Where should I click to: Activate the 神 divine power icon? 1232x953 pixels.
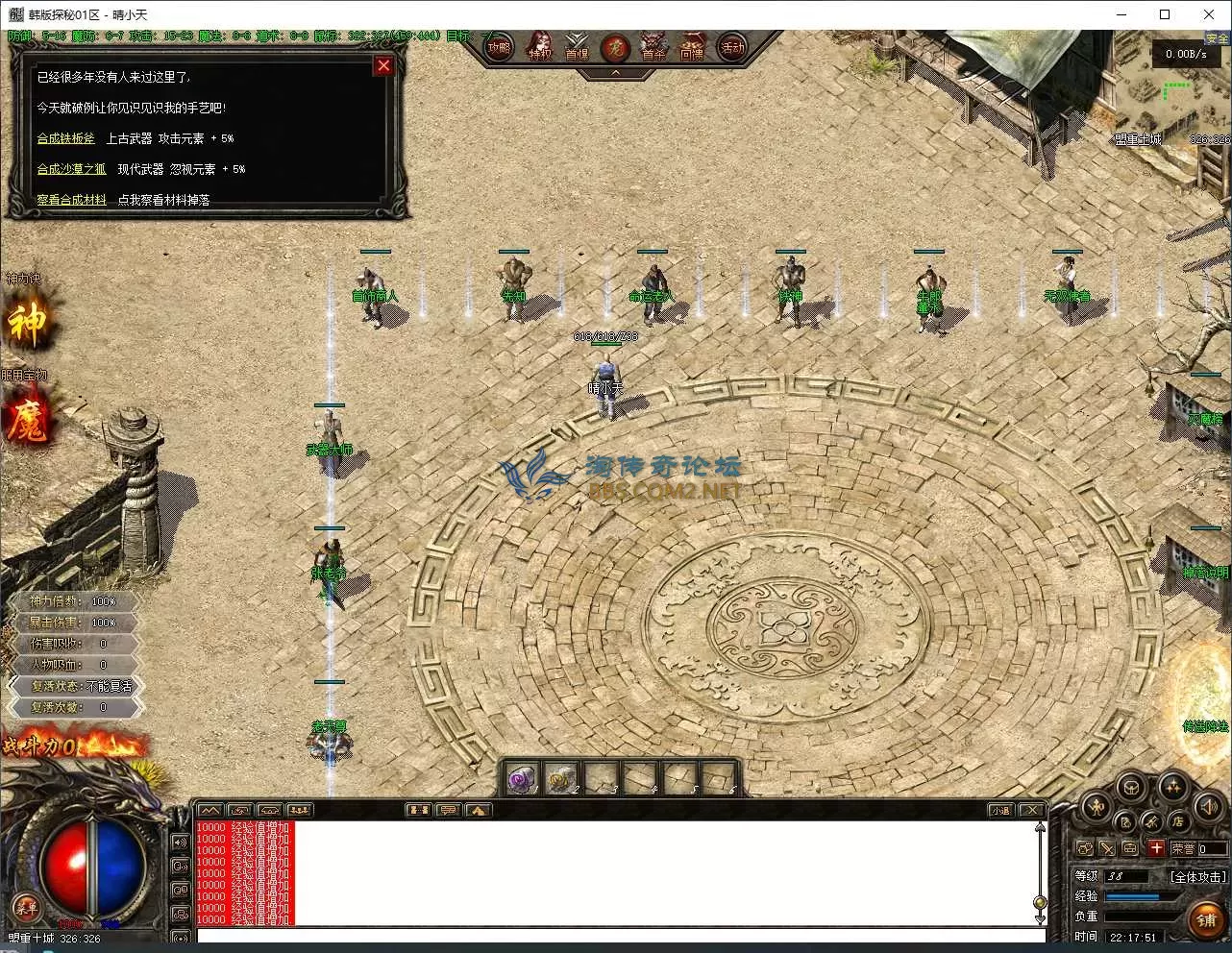(x=27, y=324)
